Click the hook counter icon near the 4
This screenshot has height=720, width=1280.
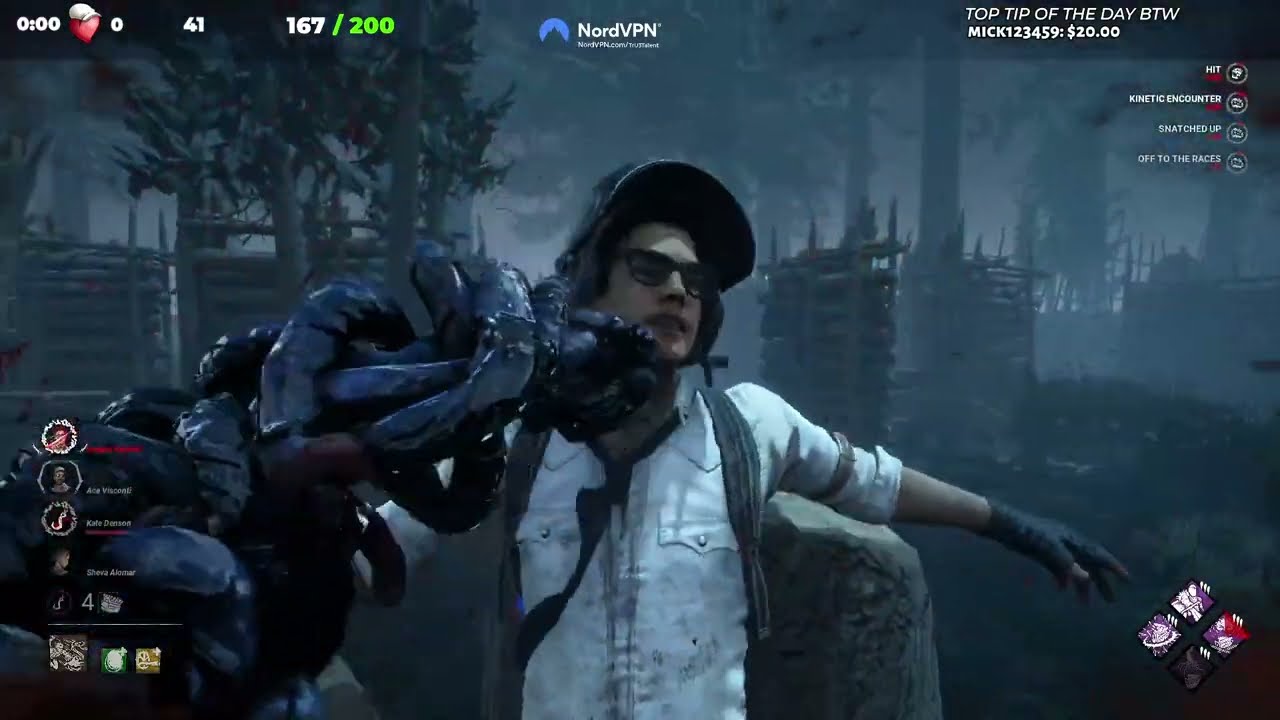pos(58,600)
